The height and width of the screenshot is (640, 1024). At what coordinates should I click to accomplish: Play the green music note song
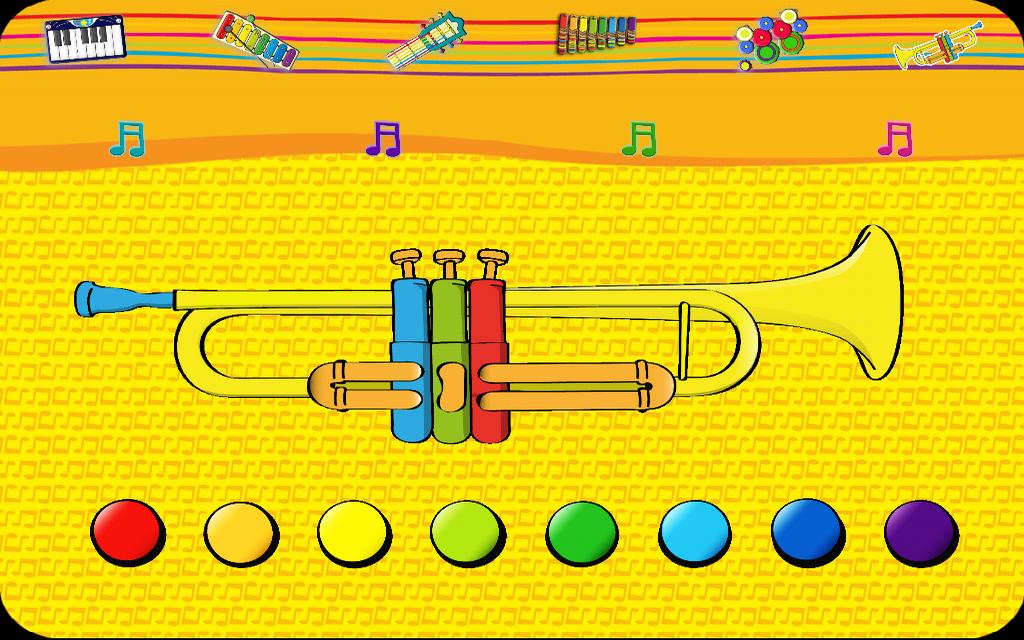point(639,139)
